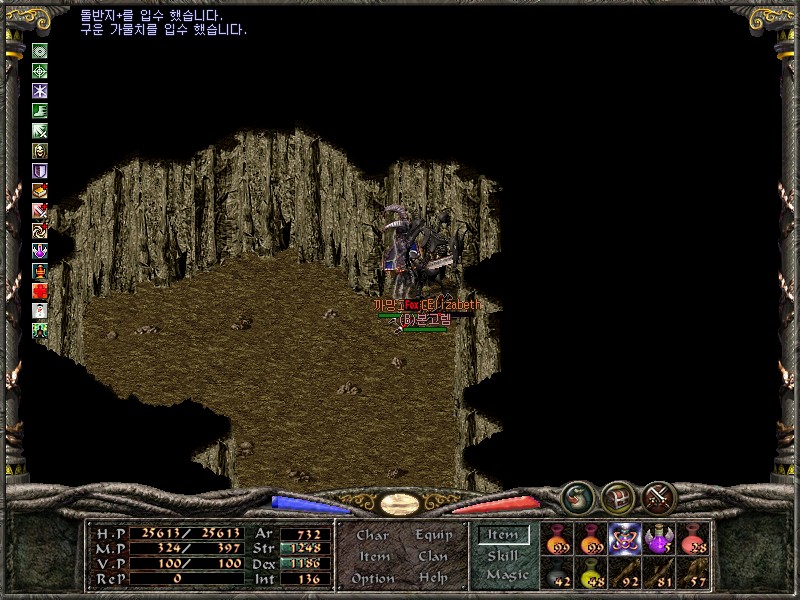
Task: Click the red cross buff icon
Action: pyautogui.click(x=40, y=290)
